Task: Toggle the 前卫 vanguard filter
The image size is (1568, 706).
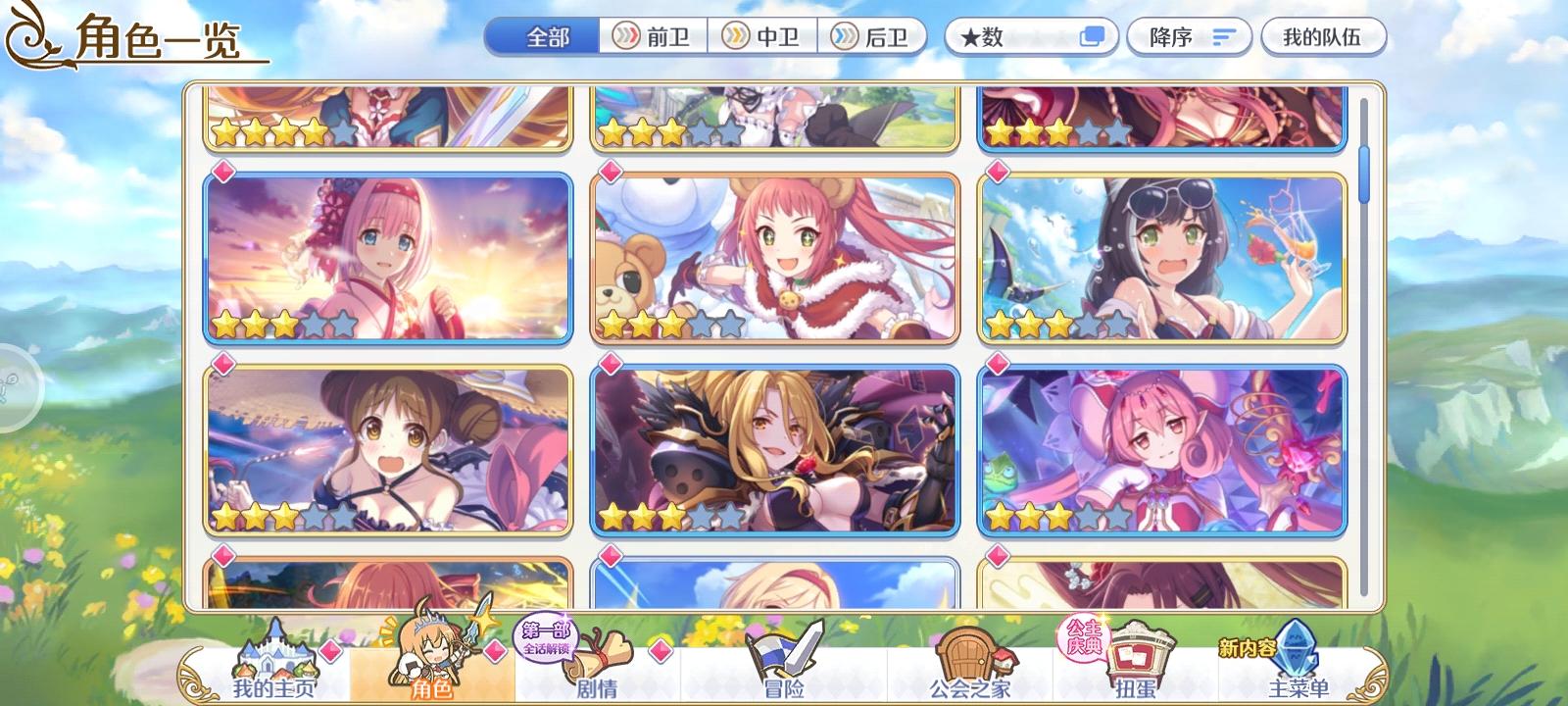Action: click(654, 36)
